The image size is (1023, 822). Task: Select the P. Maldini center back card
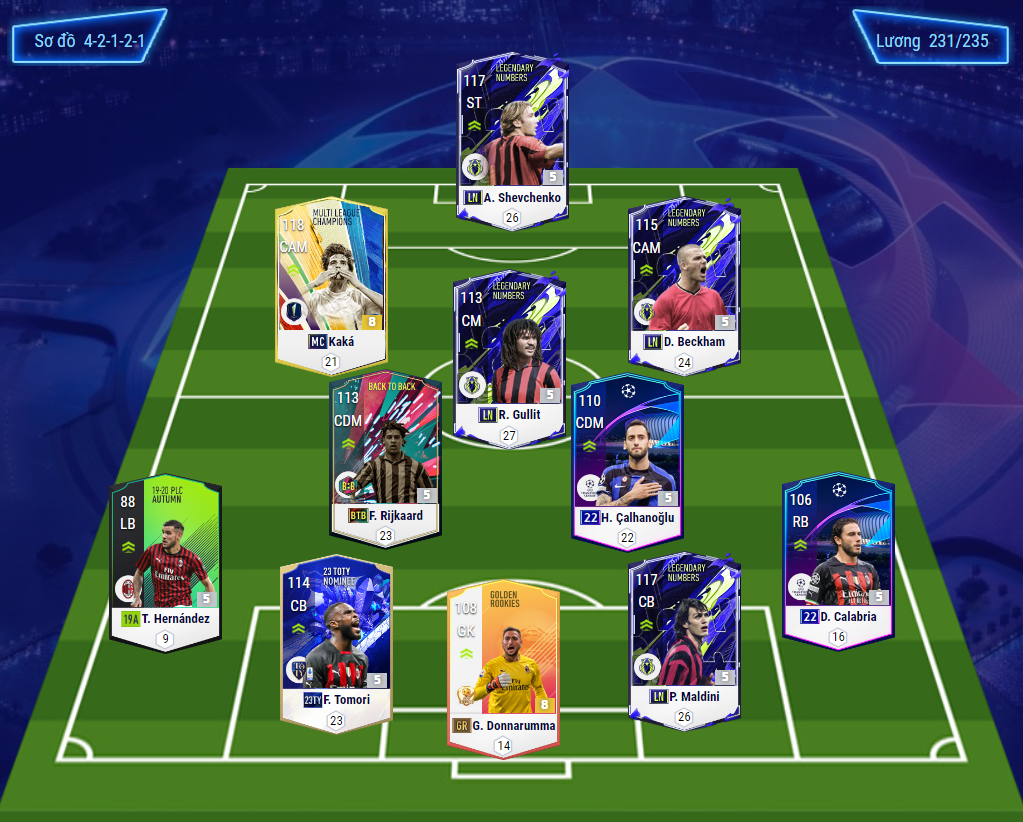pos(684,635)
